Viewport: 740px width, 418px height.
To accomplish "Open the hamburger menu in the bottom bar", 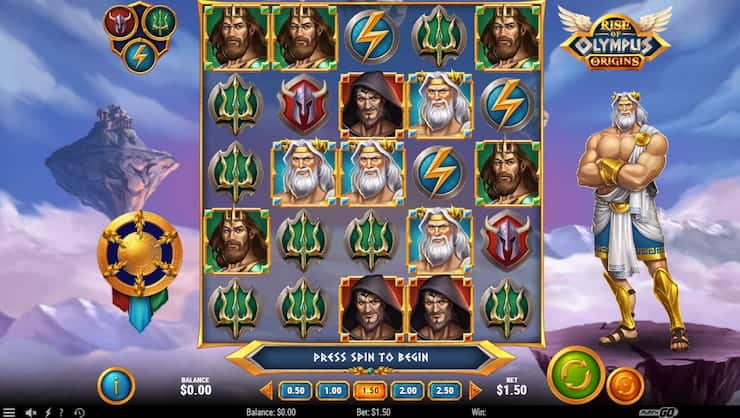I will coord(8,411).
